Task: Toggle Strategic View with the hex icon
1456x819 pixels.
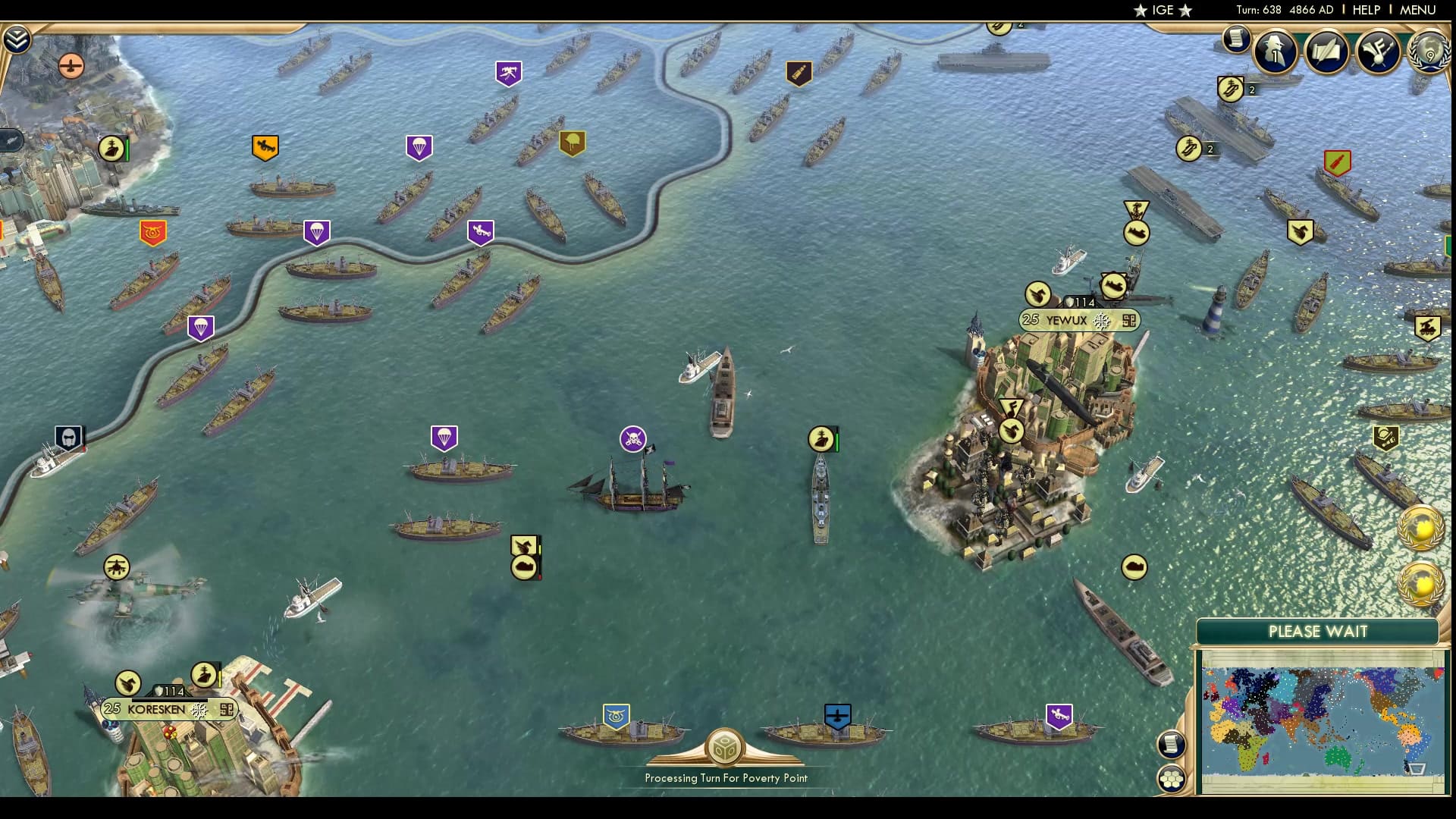Action: pyautogui.click(x=1174, y=778)
